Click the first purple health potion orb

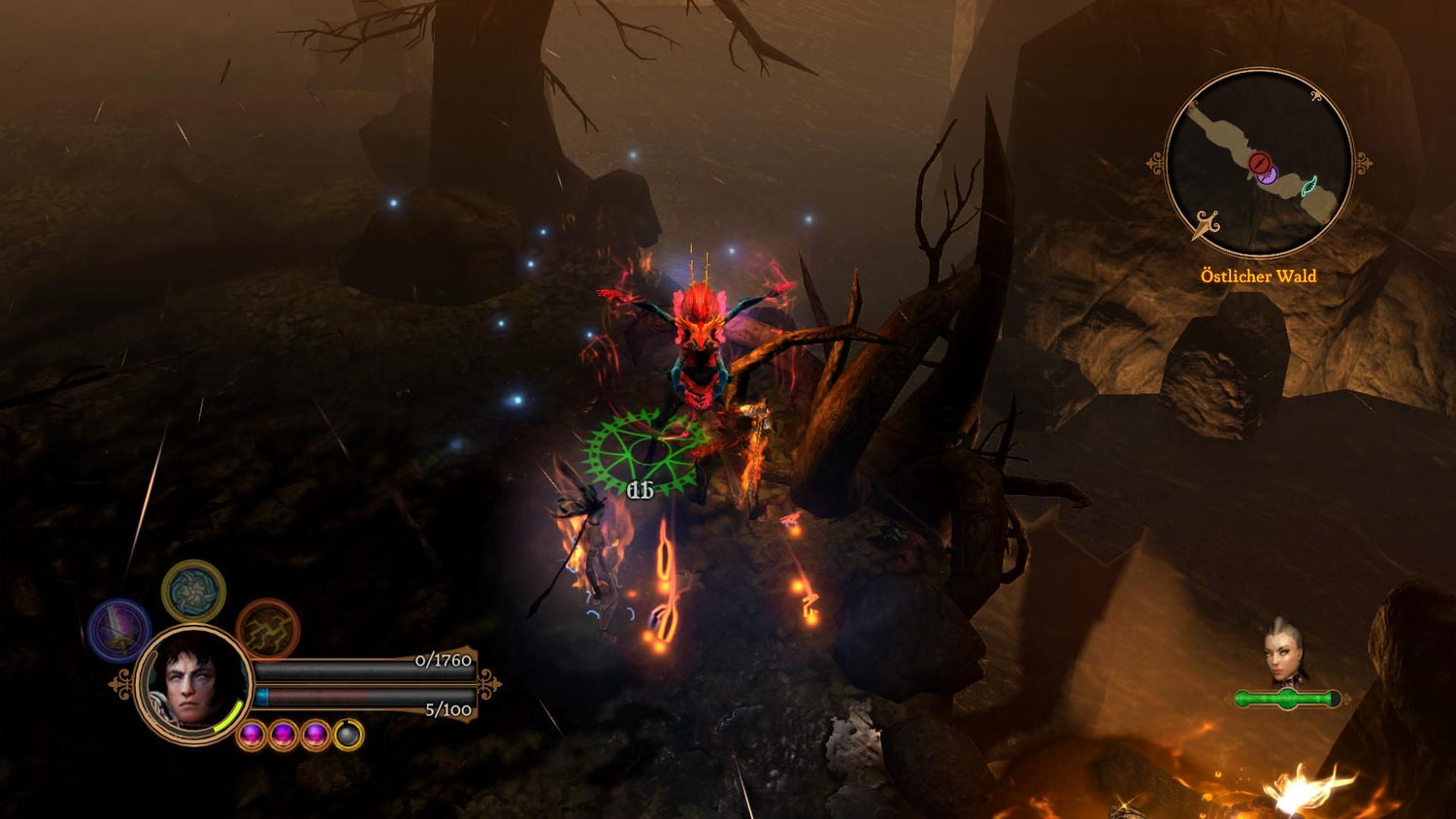251,734
